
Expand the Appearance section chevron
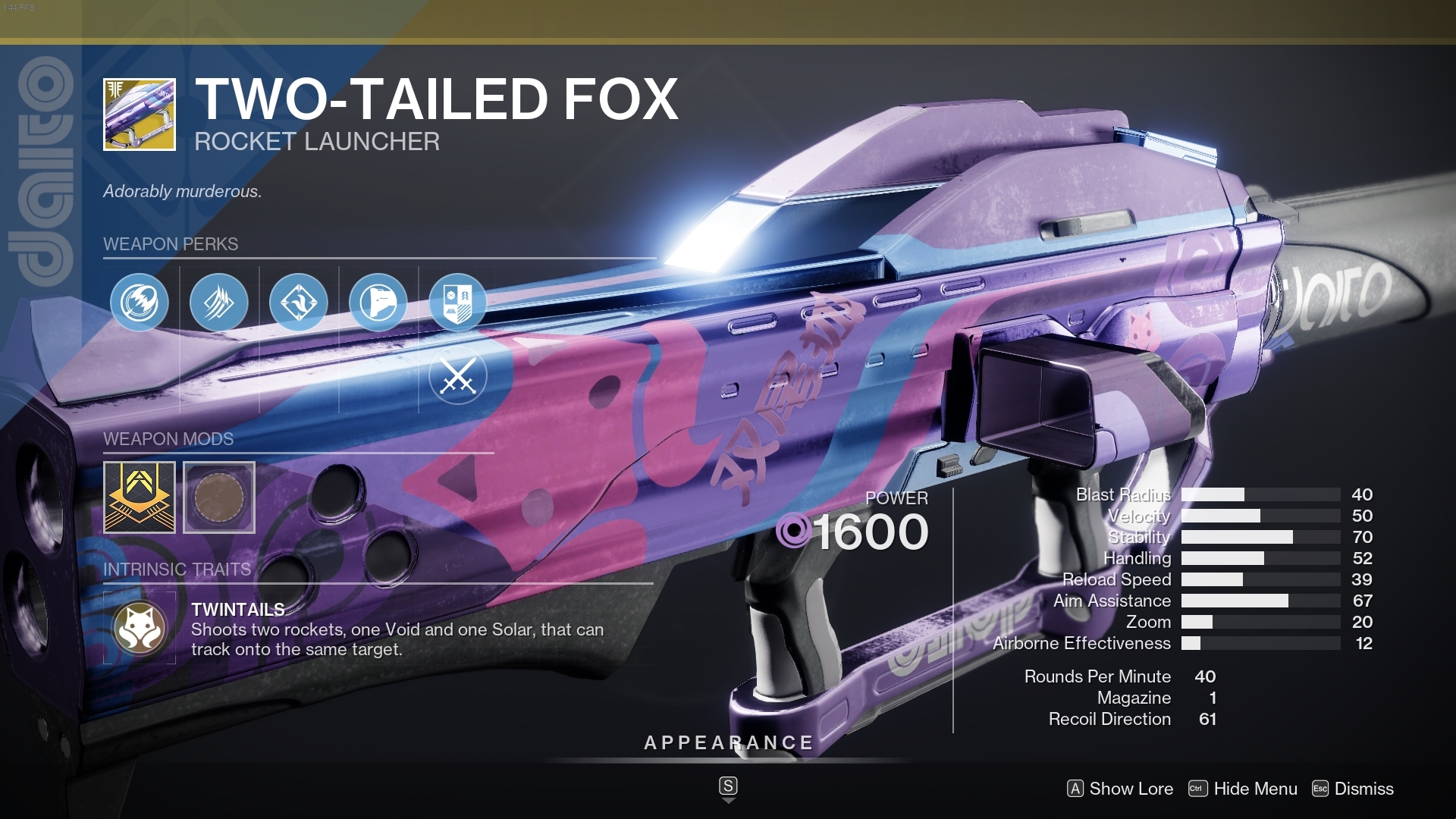point(728,786)
